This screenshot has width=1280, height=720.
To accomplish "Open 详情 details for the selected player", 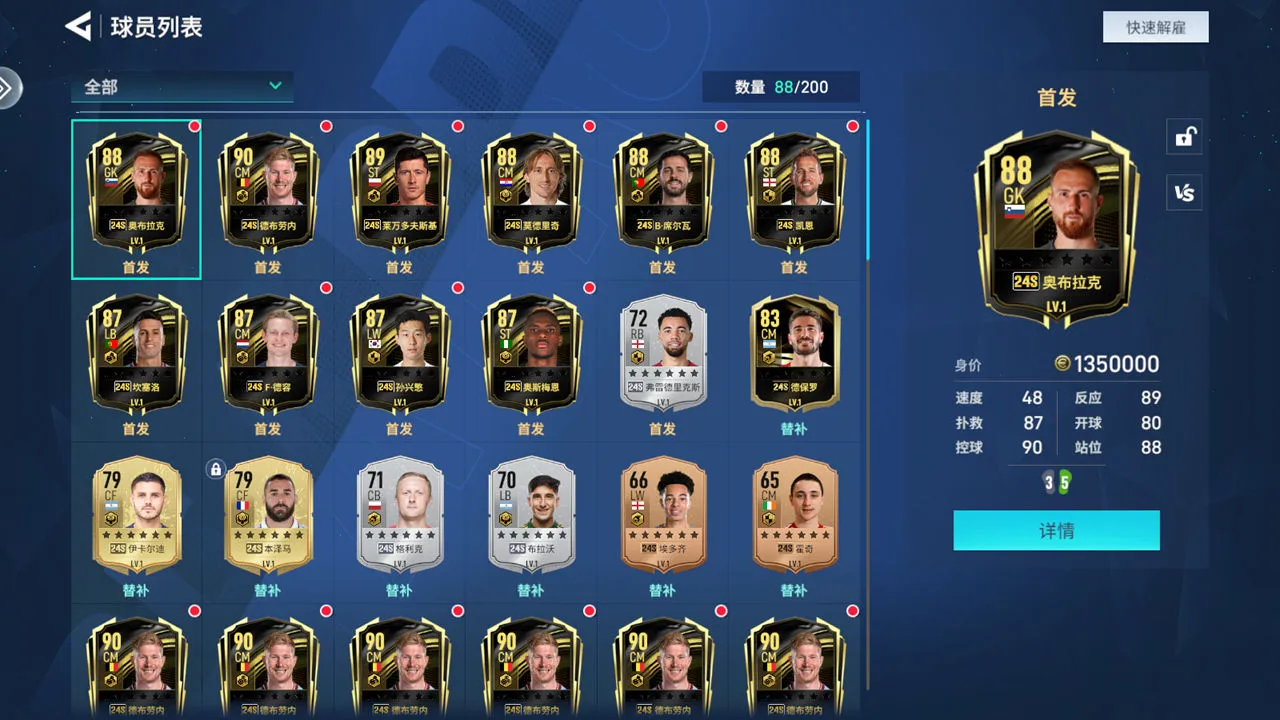I will pos(1056,531).
